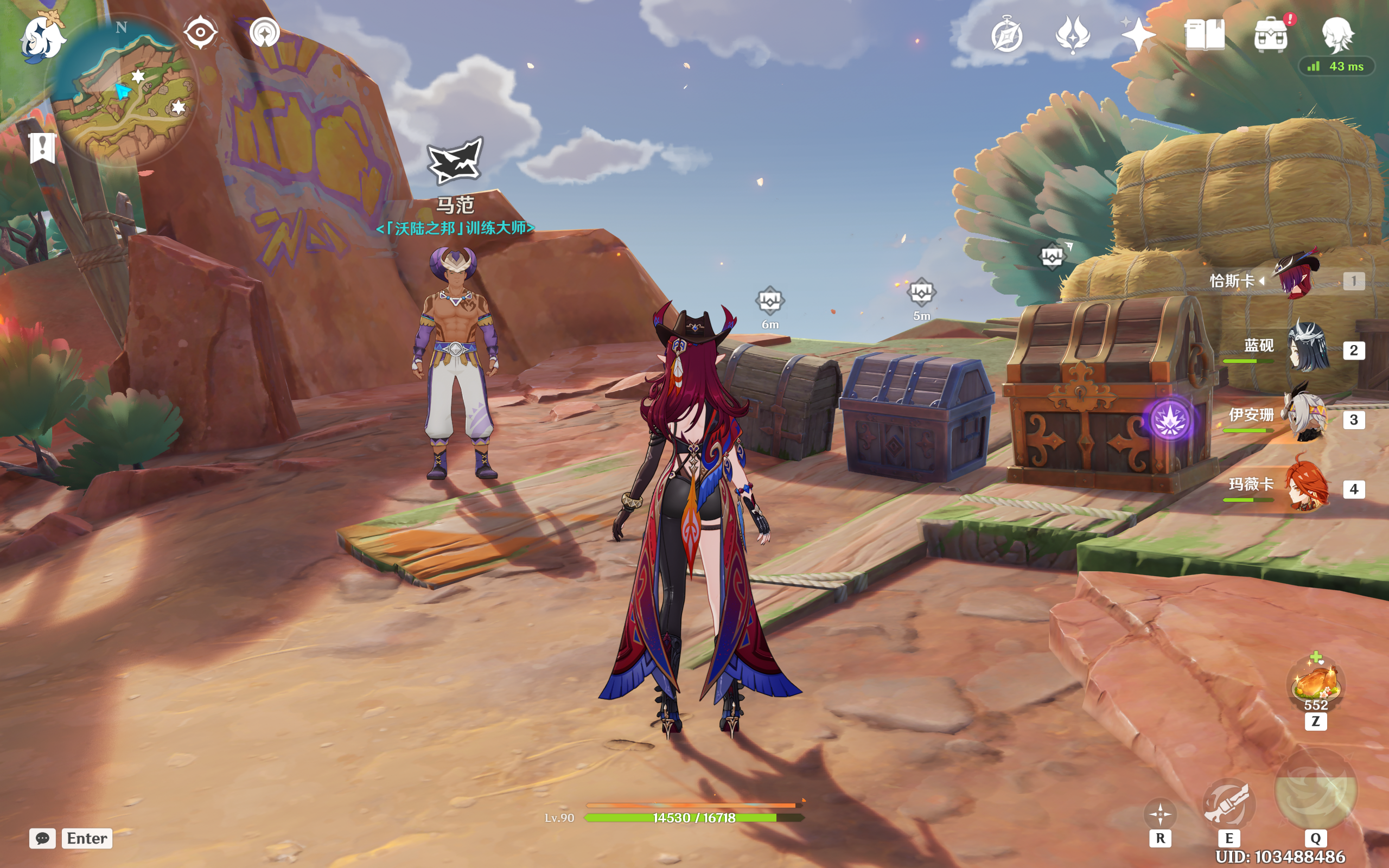
Task: Activate the elemental burst ability
Action: pyautogui.click(x=1316, y=791)
